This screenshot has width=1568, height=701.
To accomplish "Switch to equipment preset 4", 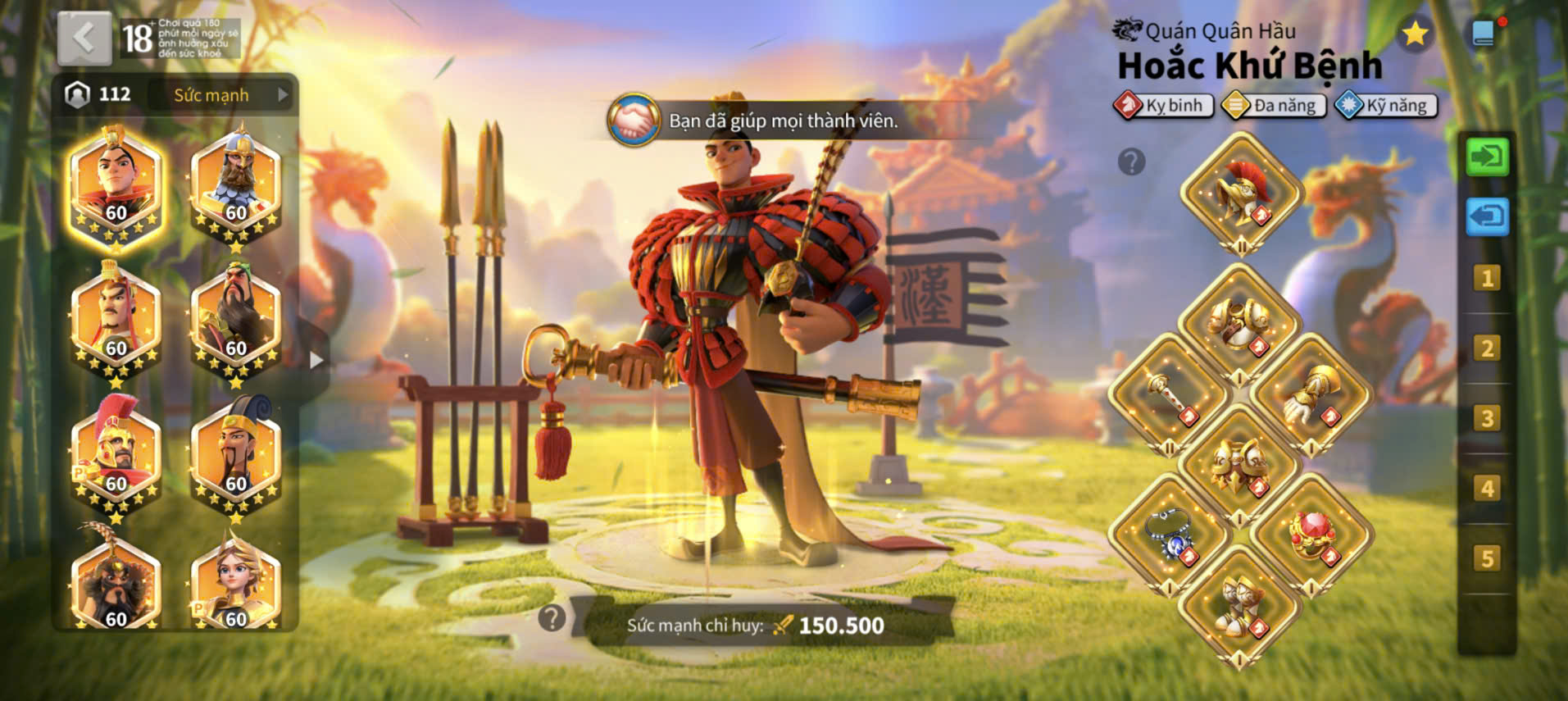I will click(1487, 489).
